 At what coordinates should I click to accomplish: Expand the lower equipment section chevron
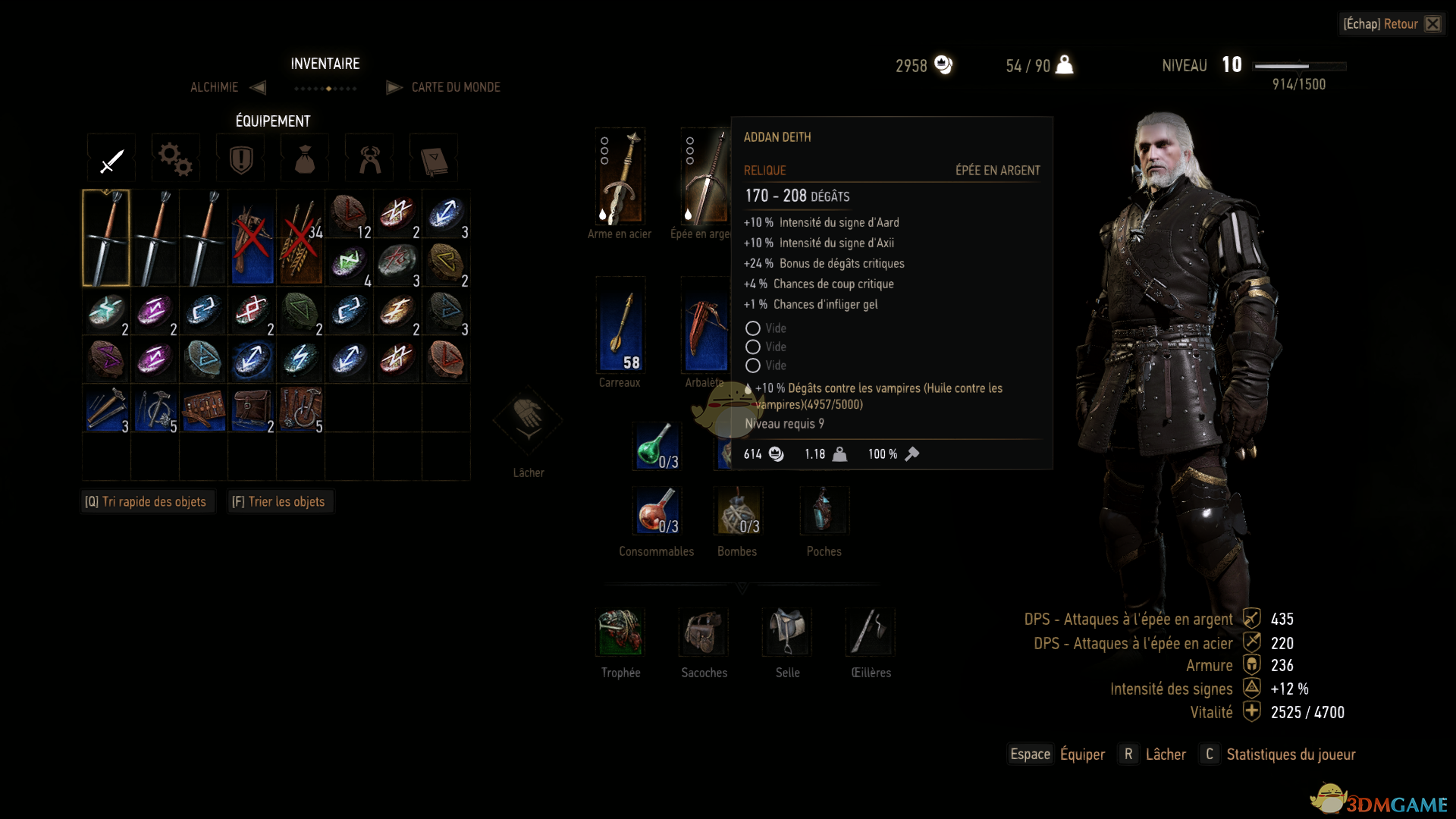click(x=742, y=588)
